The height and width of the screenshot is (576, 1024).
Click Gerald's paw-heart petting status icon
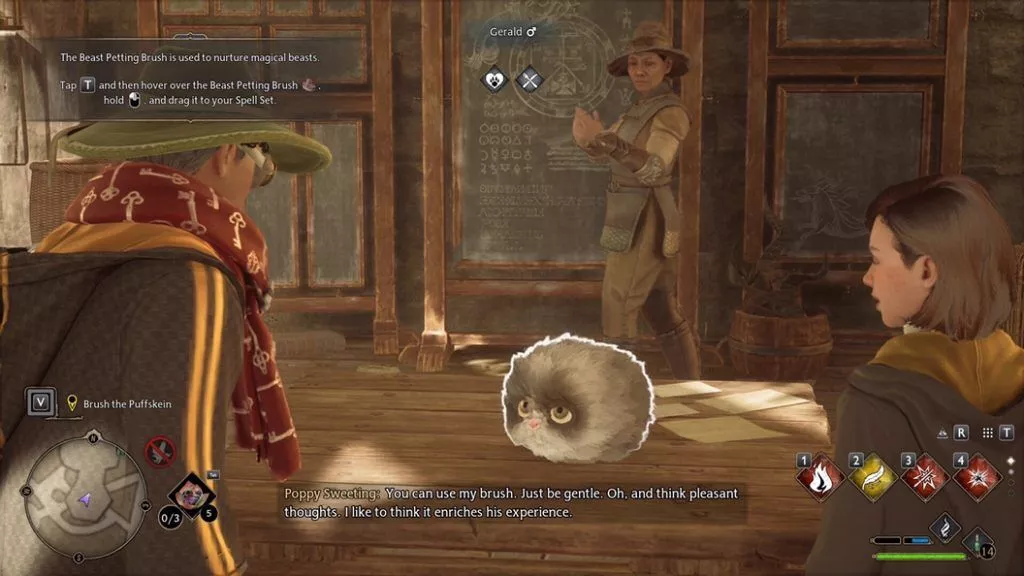point(495,79)
